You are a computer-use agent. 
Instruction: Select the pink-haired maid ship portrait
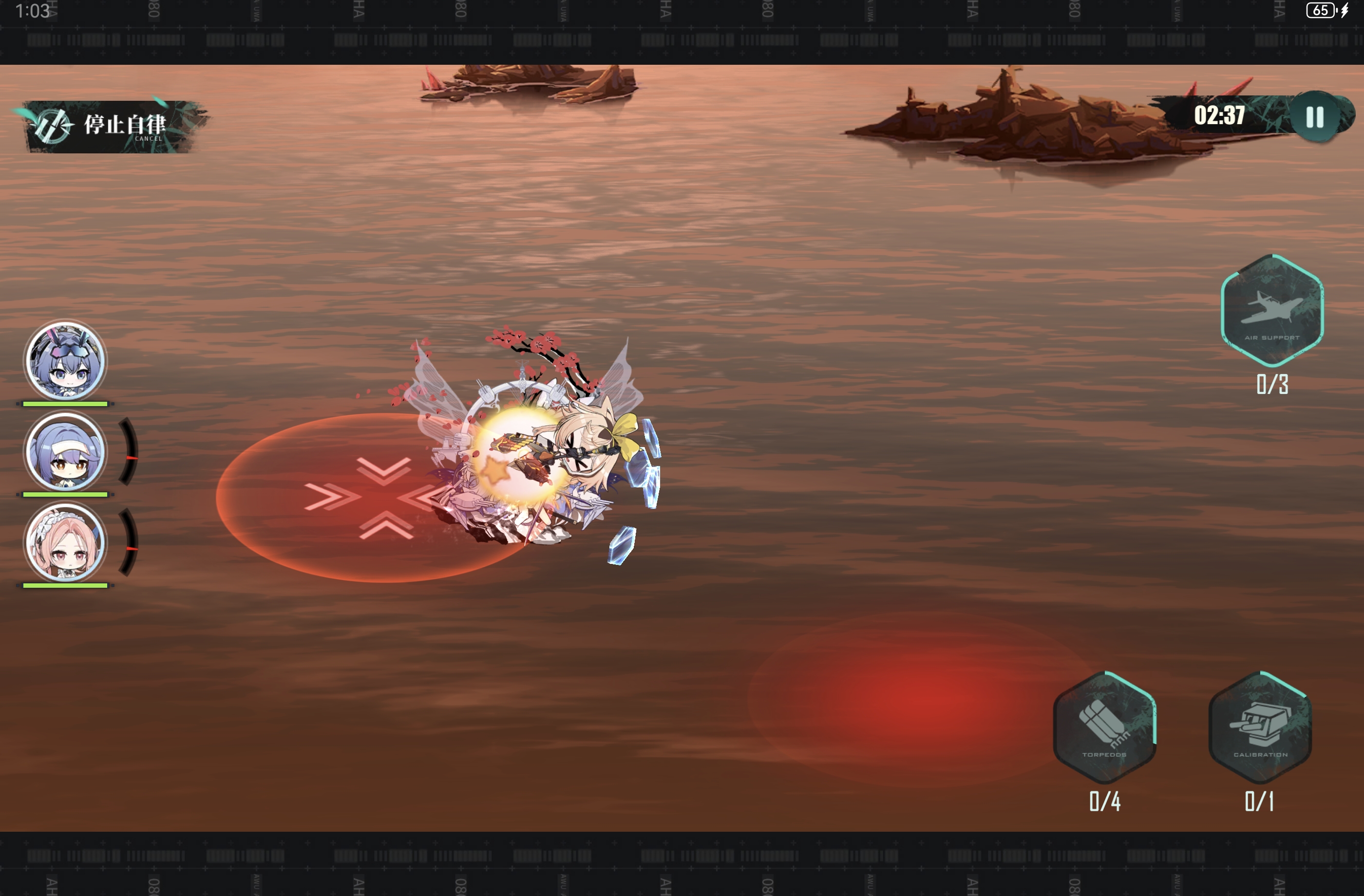[65, 542]
